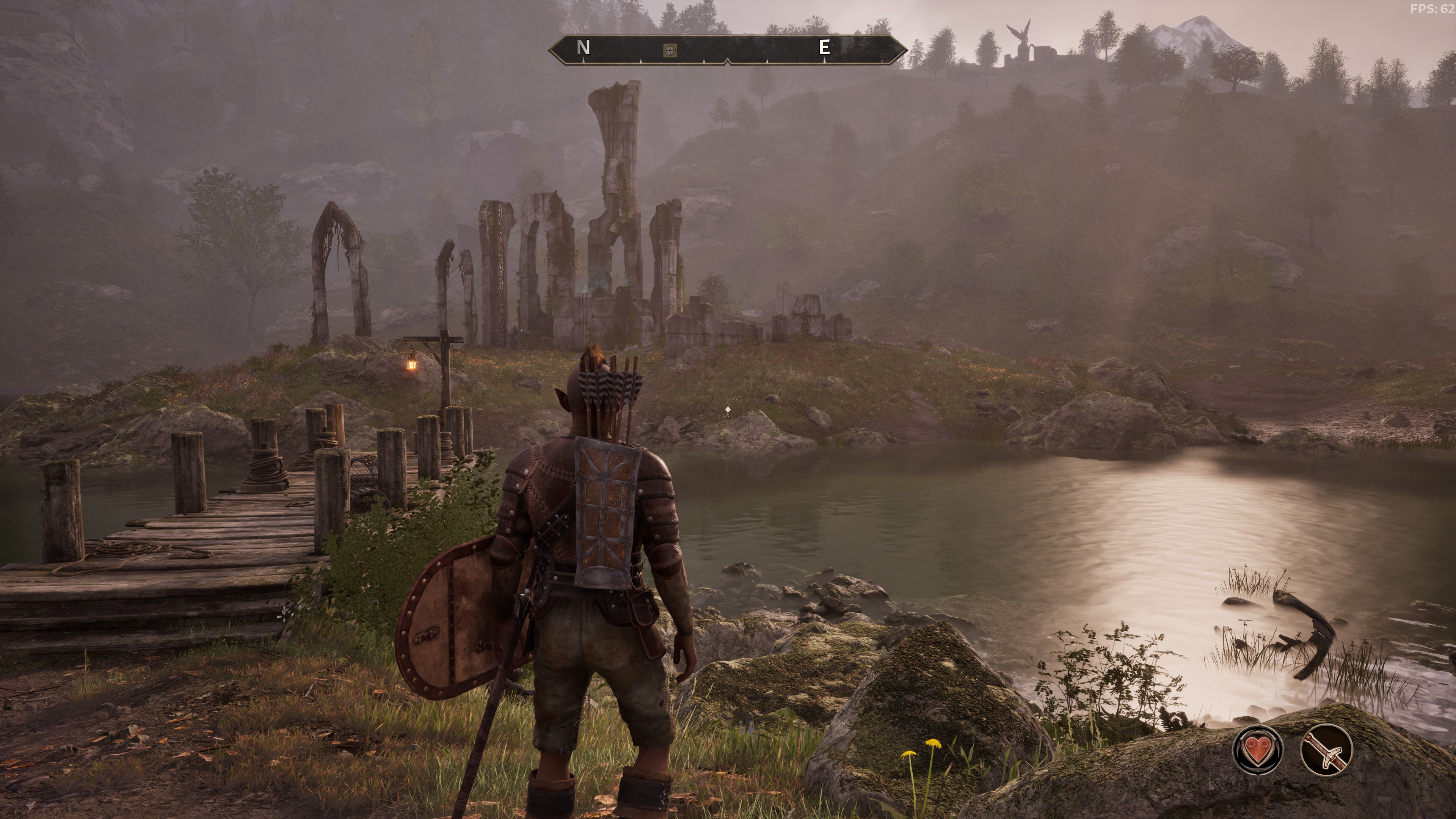Viewport: 1456px width, 819px height.
Task: Click the round marker on the compass
Action: pos(670,50)
